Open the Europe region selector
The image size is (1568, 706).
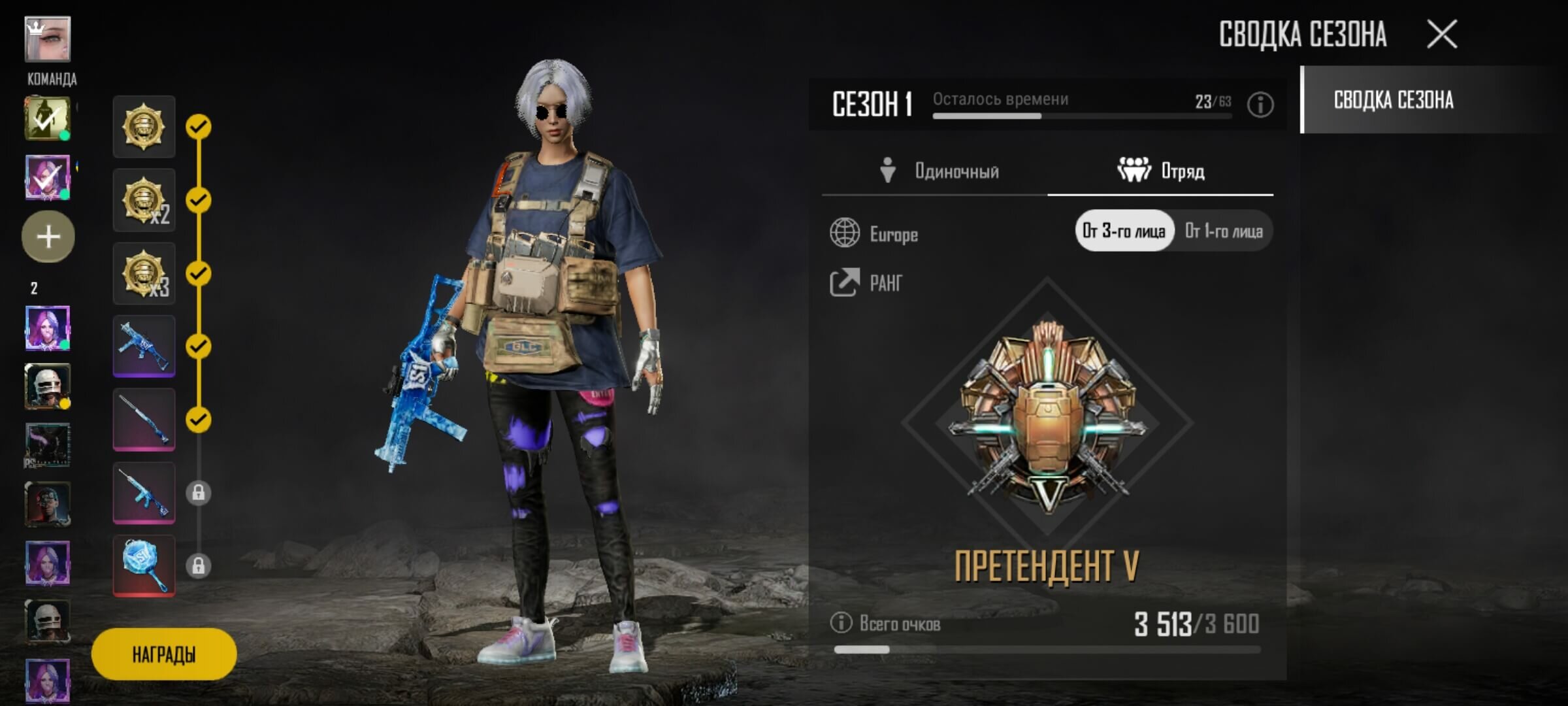click(x=874, y=233)
